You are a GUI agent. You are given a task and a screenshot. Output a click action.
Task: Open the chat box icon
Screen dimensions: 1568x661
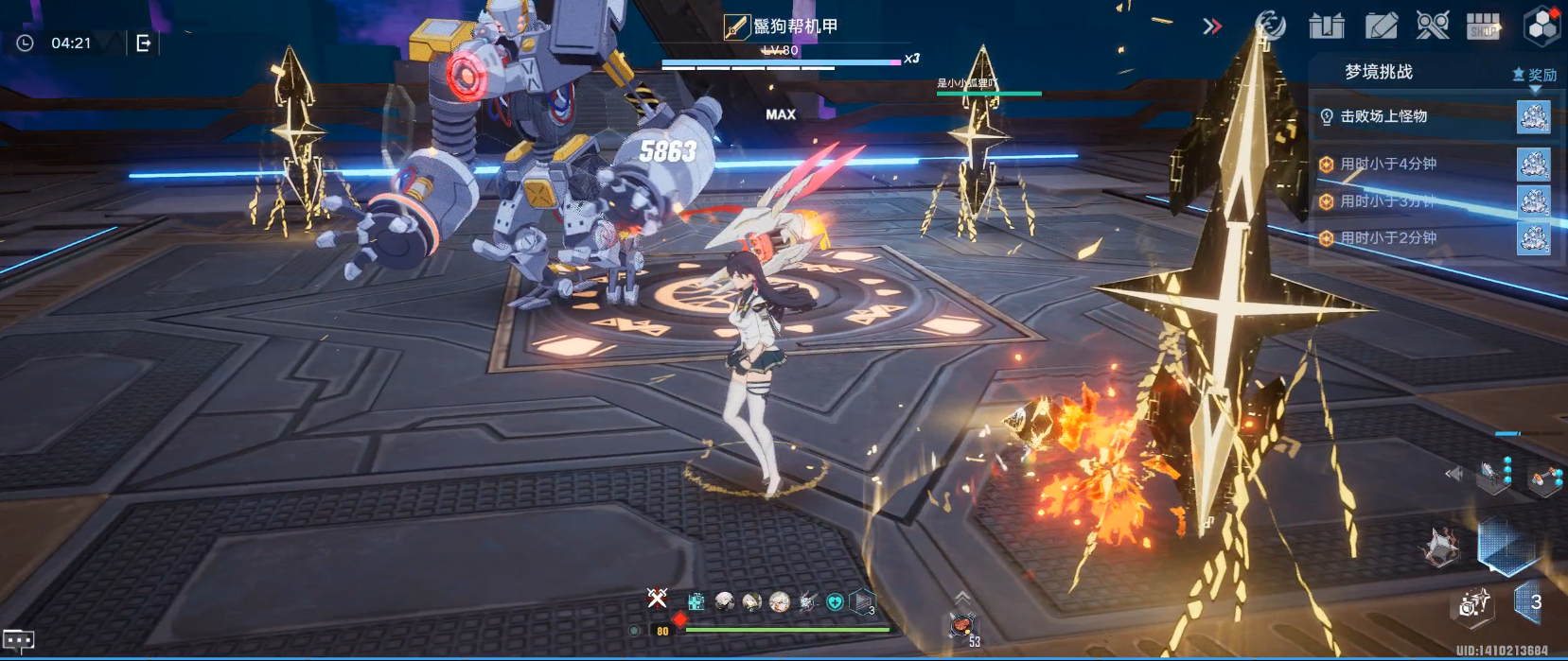pyautogui.click(x=19, y=640)
